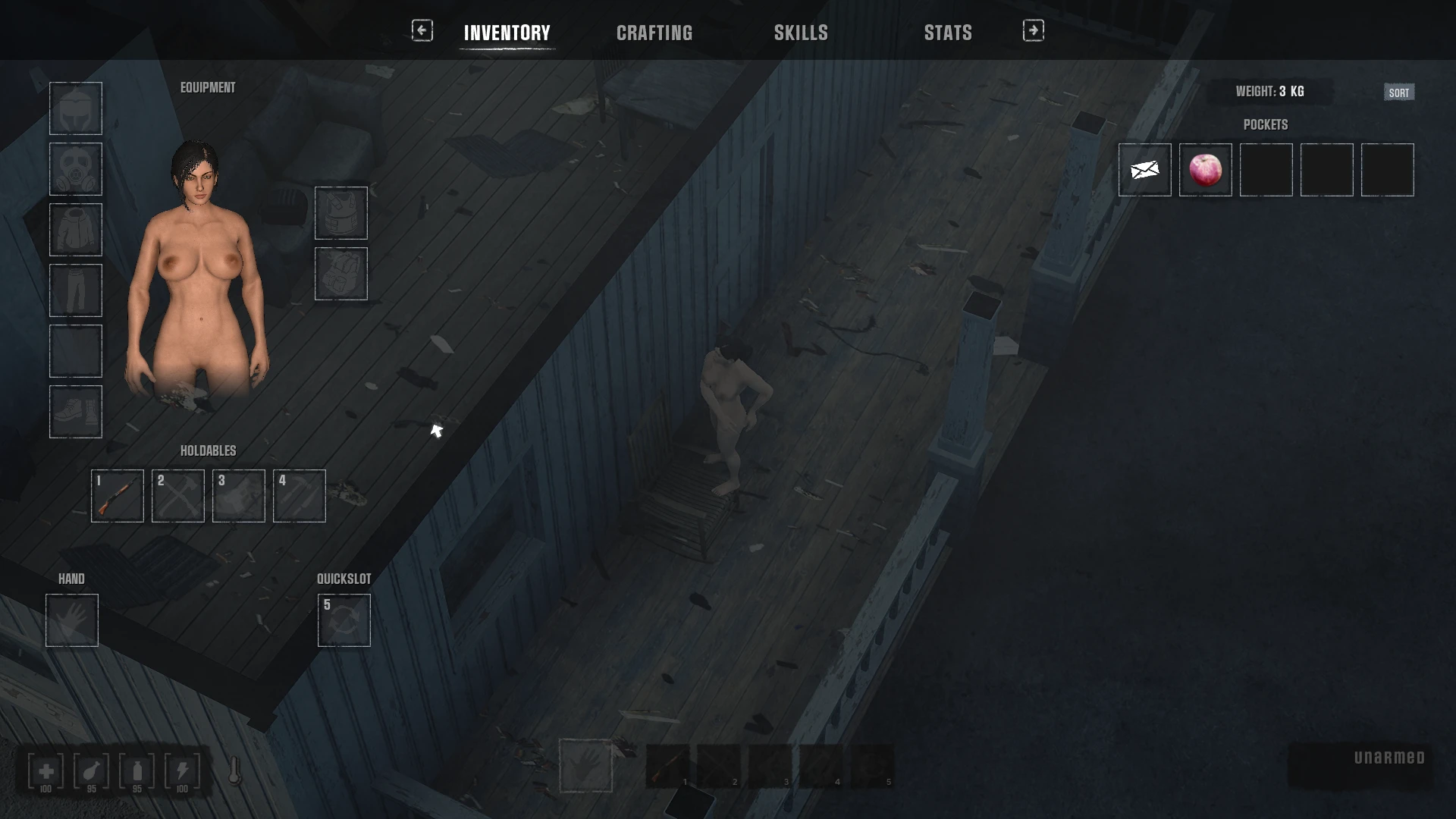Select the envelope item in pockets

[x=1145, y=170]
